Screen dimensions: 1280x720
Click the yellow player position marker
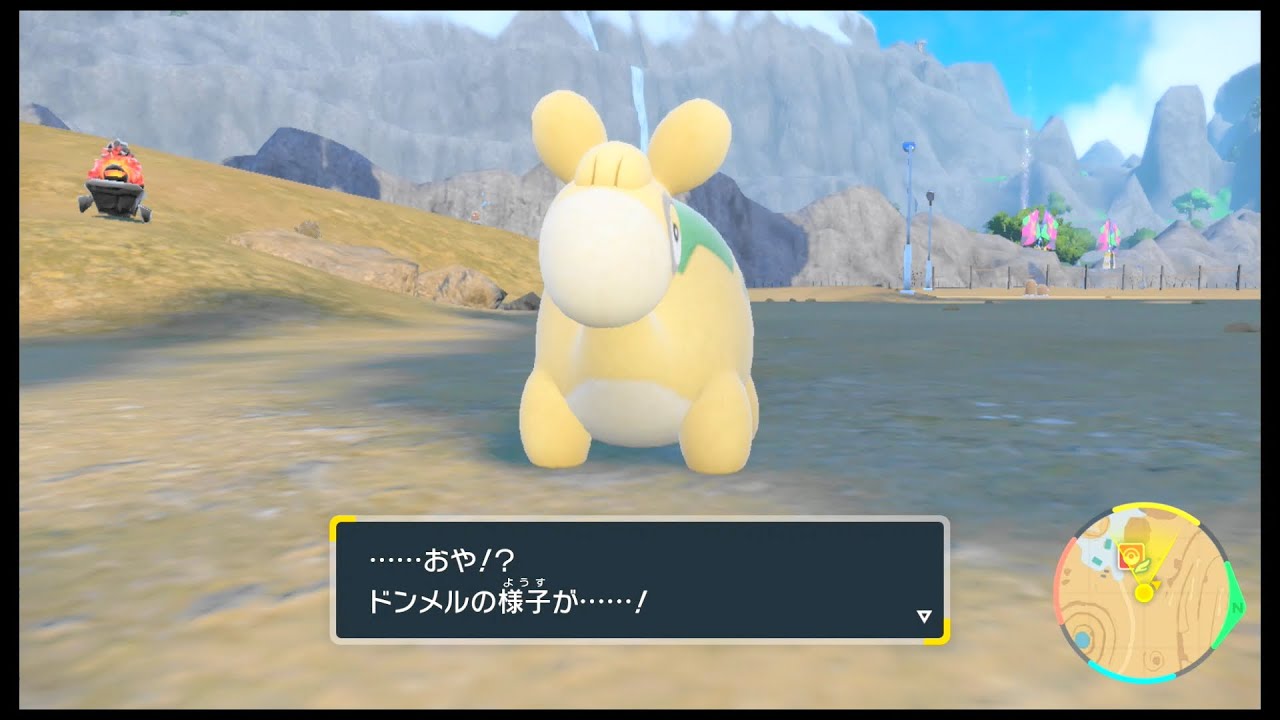coord(1144,592)
